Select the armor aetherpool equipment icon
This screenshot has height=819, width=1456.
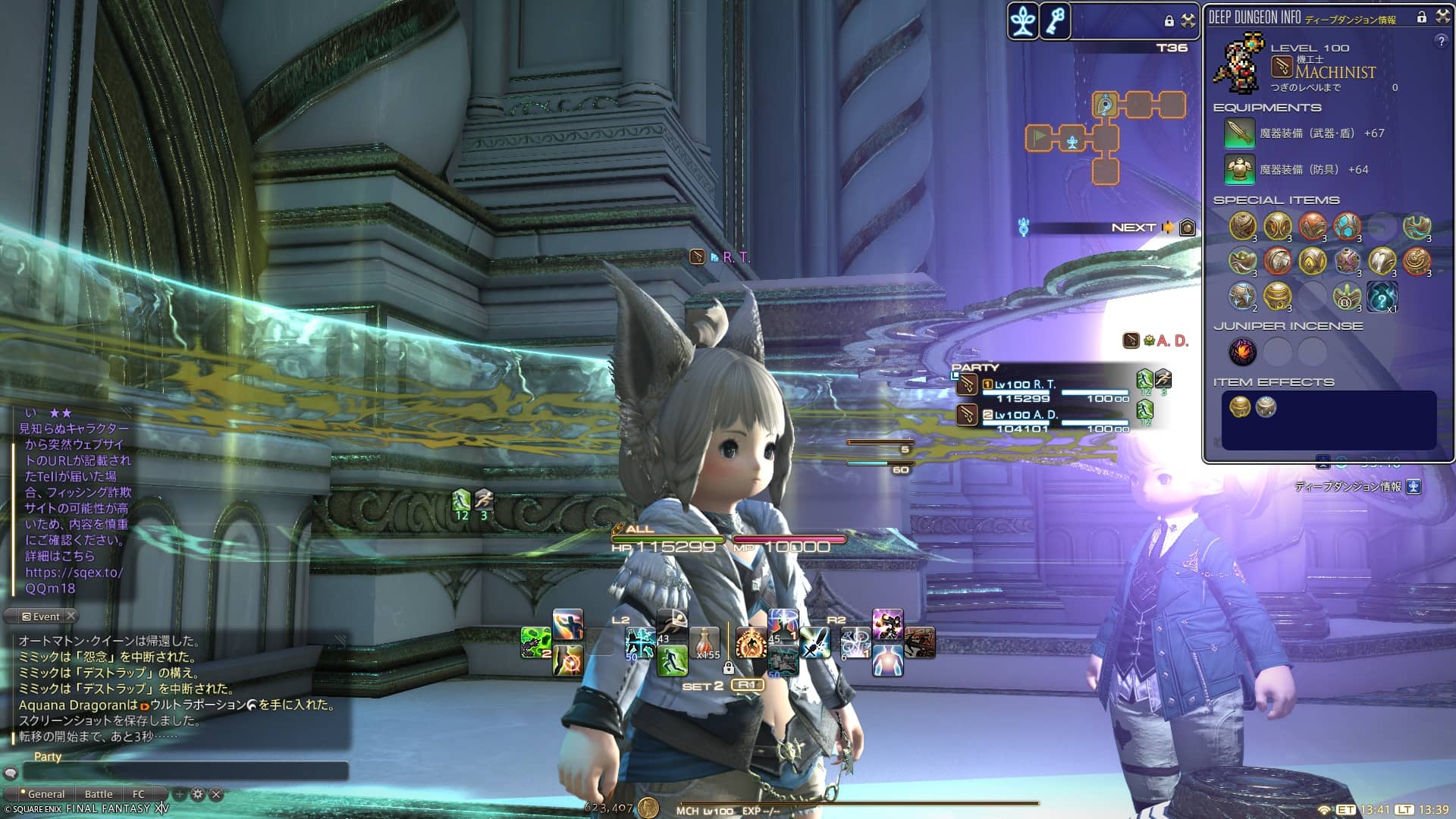click(x=1239, y=170)
